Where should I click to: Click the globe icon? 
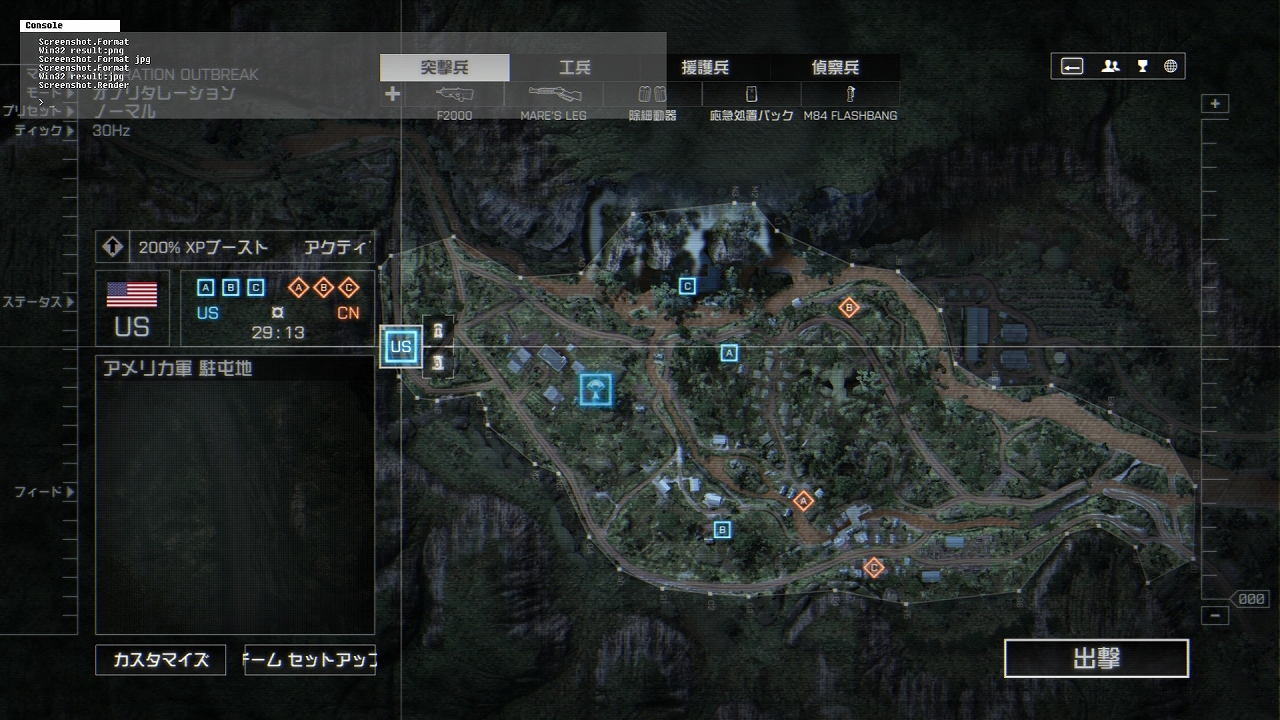click(x=1170, y=67)
